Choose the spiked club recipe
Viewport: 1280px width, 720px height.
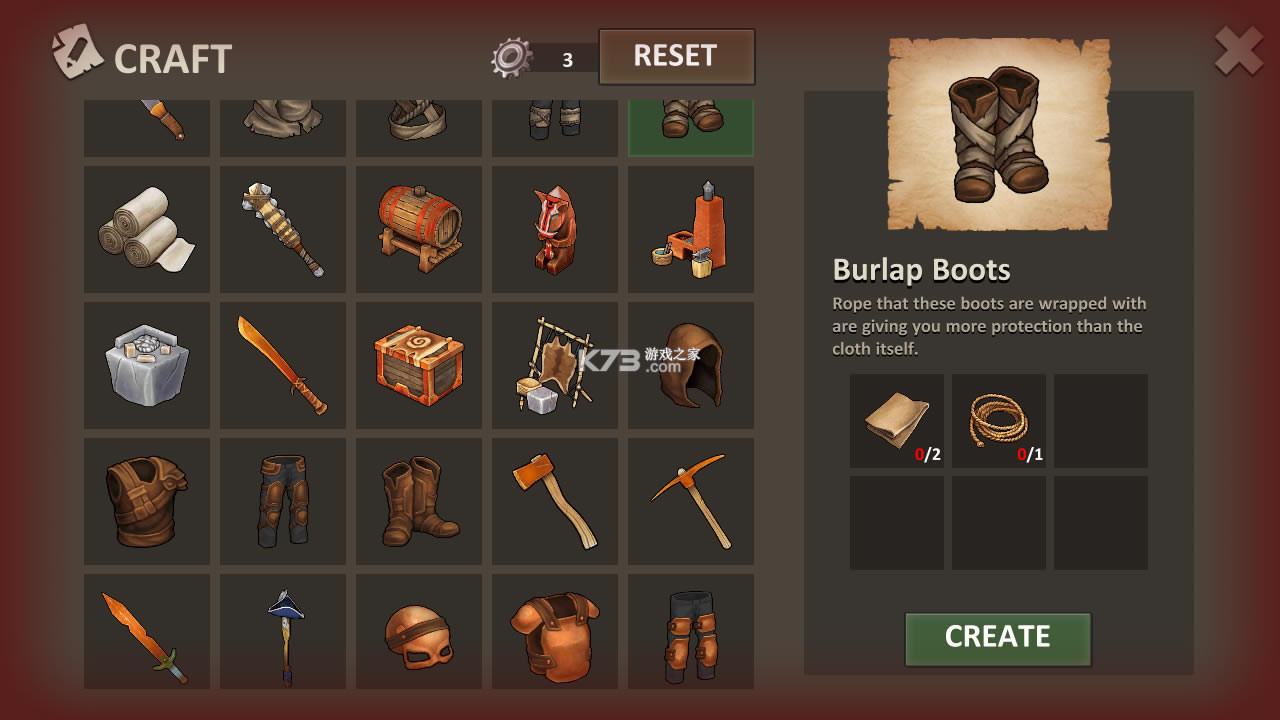tap(283, 229)
